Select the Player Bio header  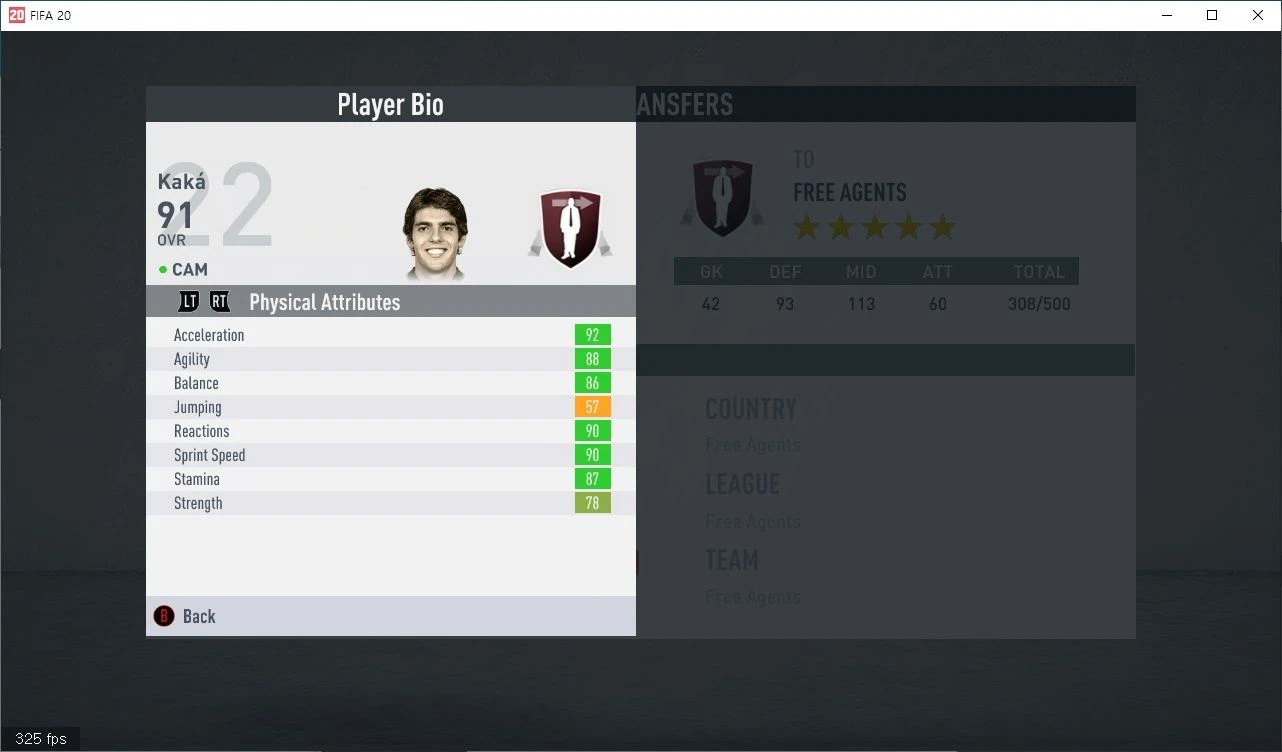(390, 104)
